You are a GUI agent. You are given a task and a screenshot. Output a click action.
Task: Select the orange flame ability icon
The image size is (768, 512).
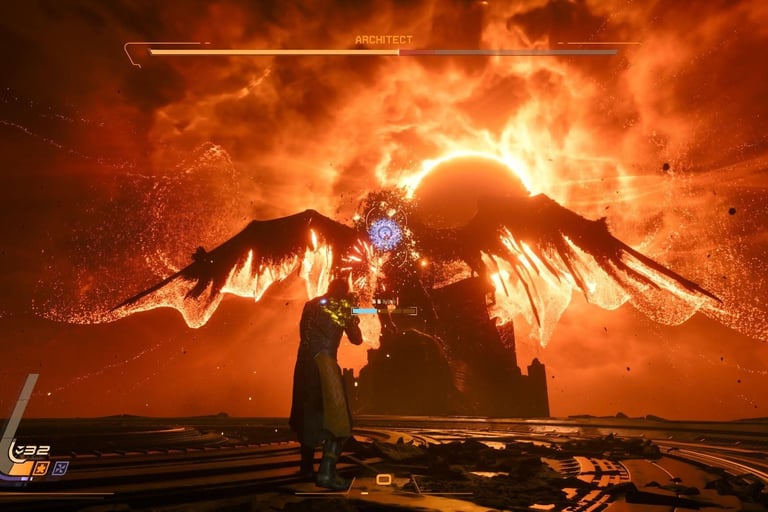coord(41,468)
